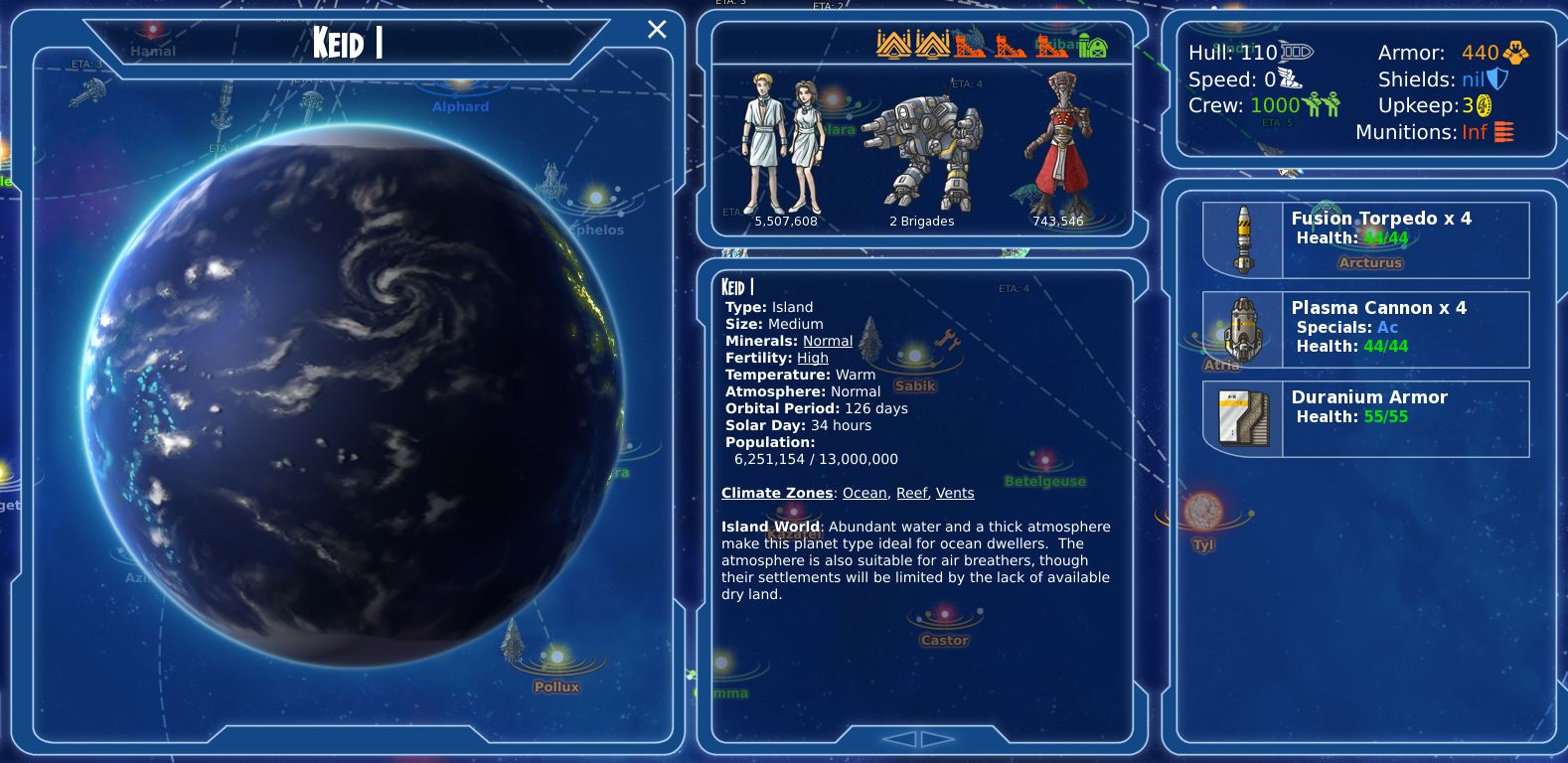Click the green farm building icon
Viewport: 1568px width, 763px height.
pos(1093,45)
